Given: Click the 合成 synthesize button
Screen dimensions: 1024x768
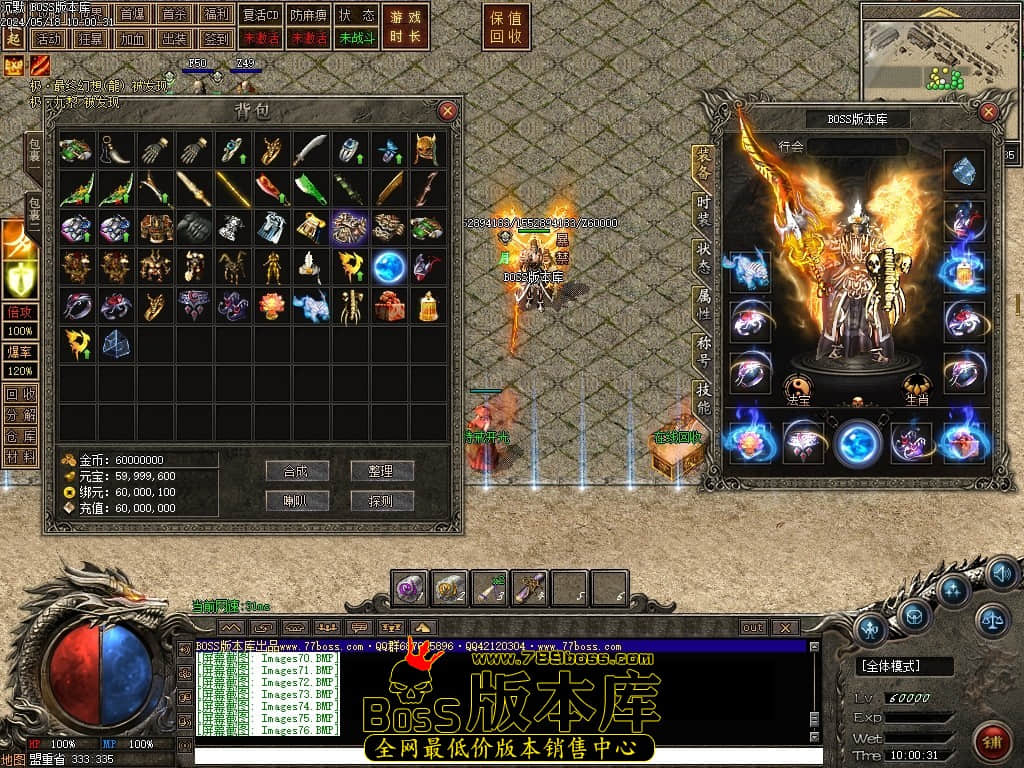Looking at the screenshot, I should [x=297, y=471].
